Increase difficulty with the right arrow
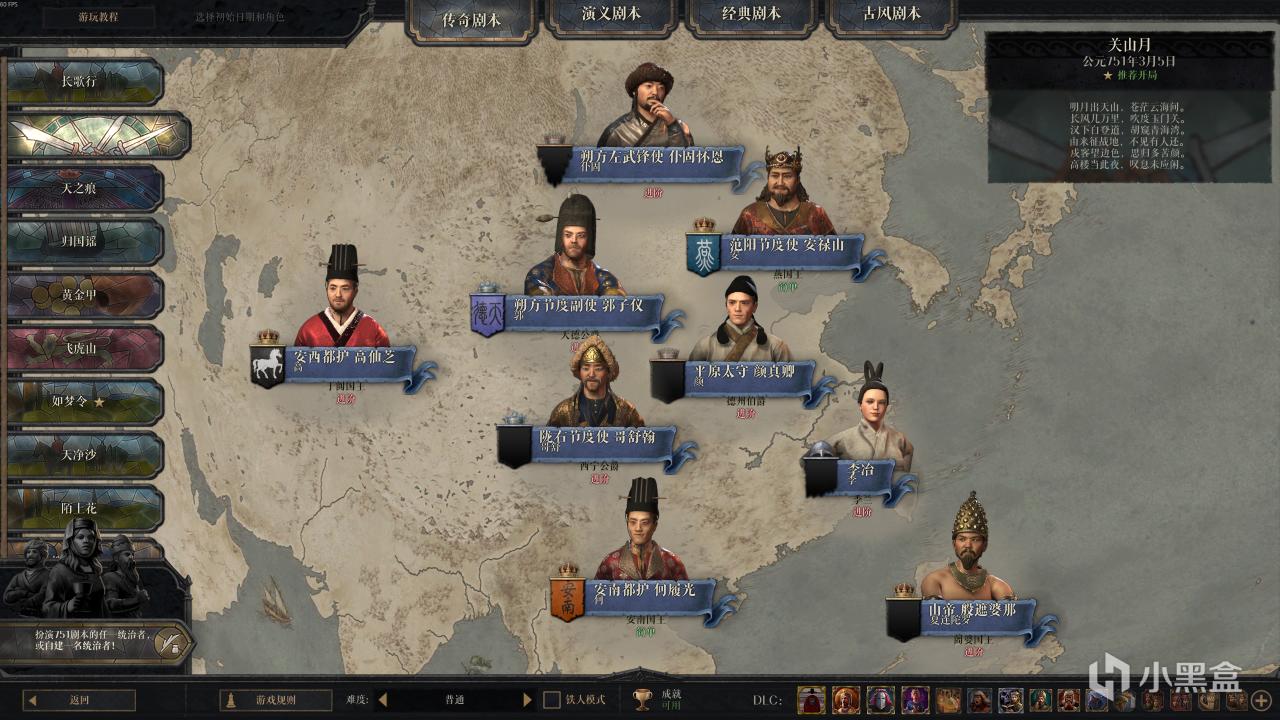Viewport: 1280px width, 720px height. (527, 700)
